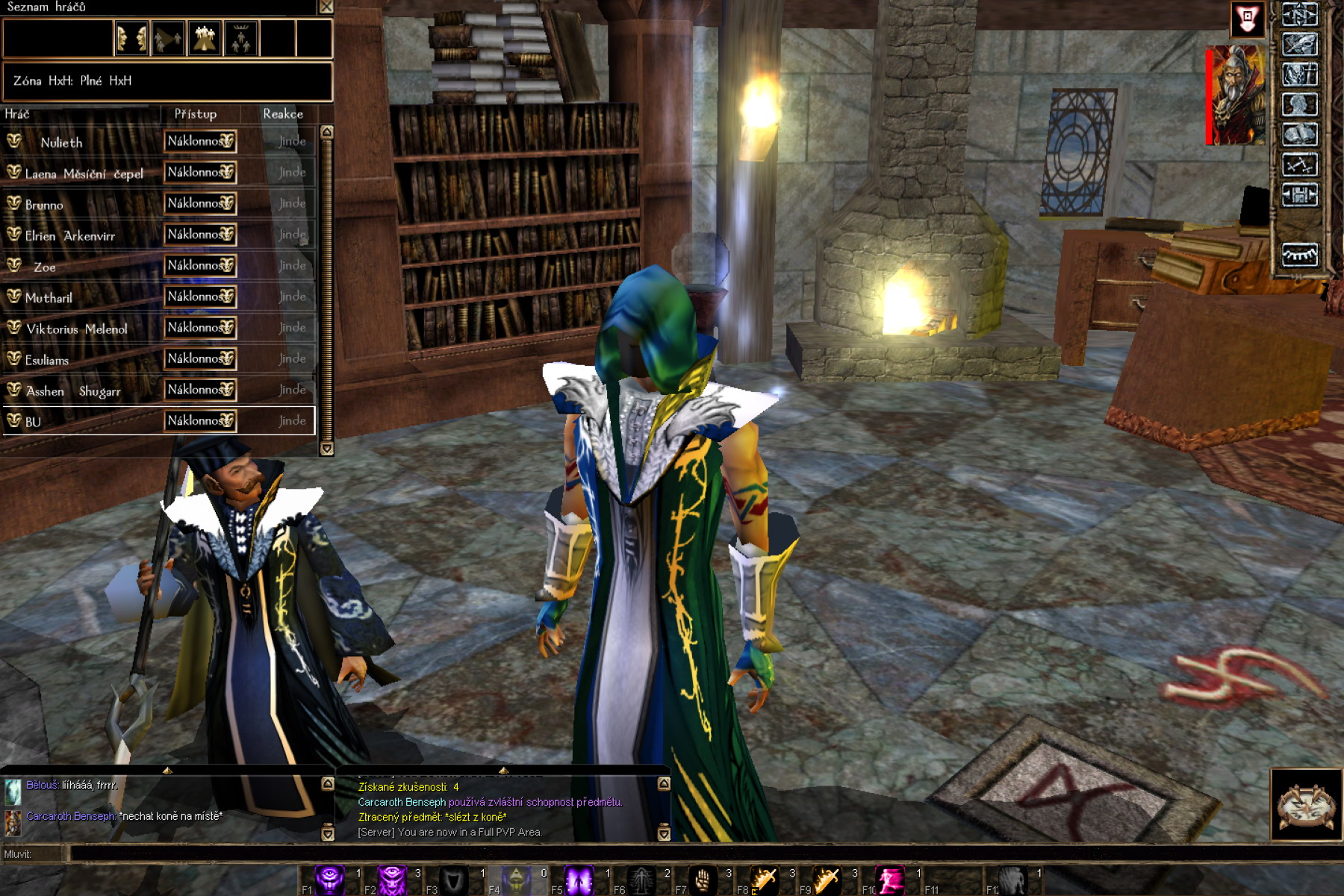Image resolution: width=1344 pixels, height=896 pixels.
Task: Open the crossed swords PvP player list button
Action: tap(1299, 165)
